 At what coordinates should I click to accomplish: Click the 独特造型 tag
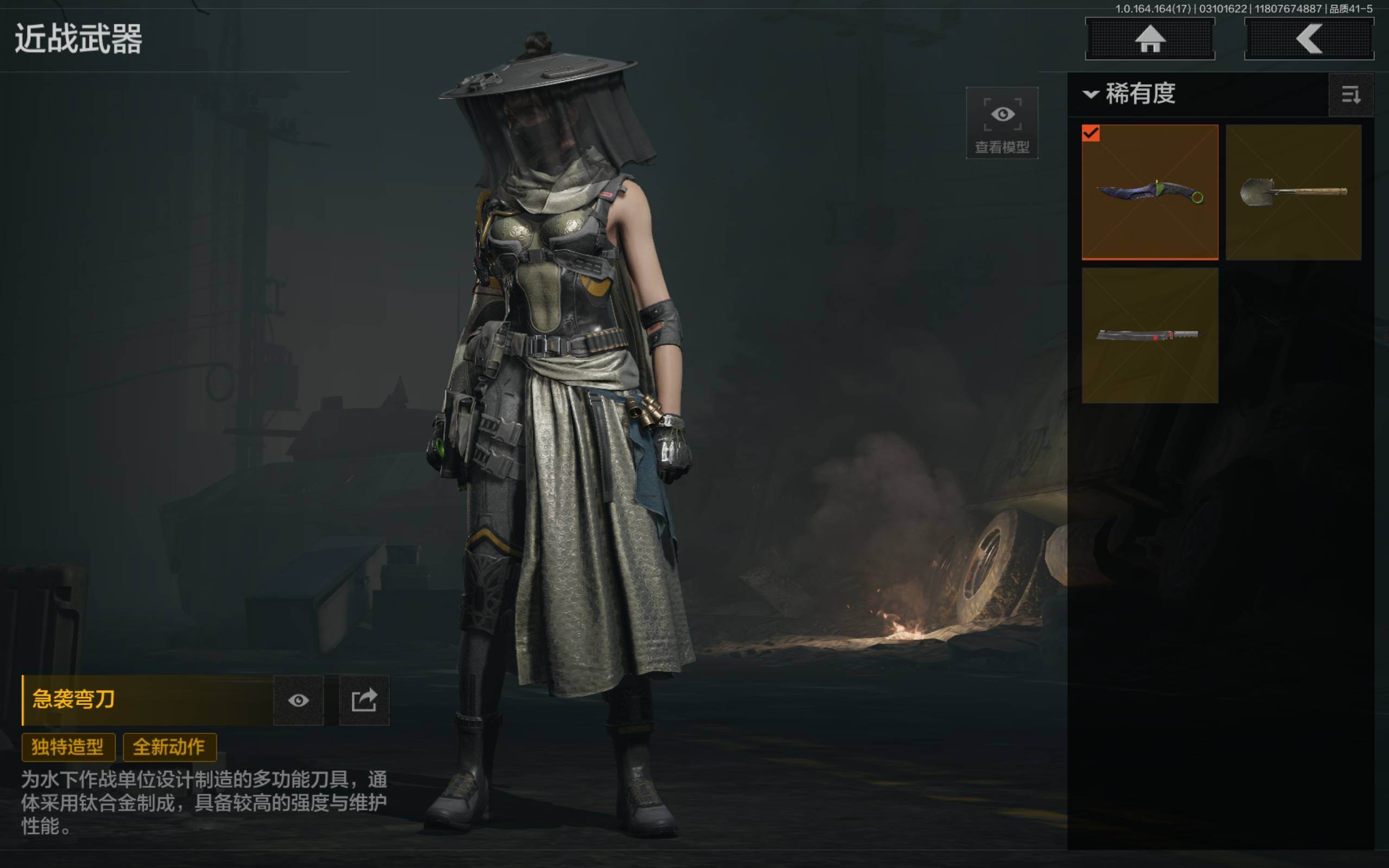68,747
